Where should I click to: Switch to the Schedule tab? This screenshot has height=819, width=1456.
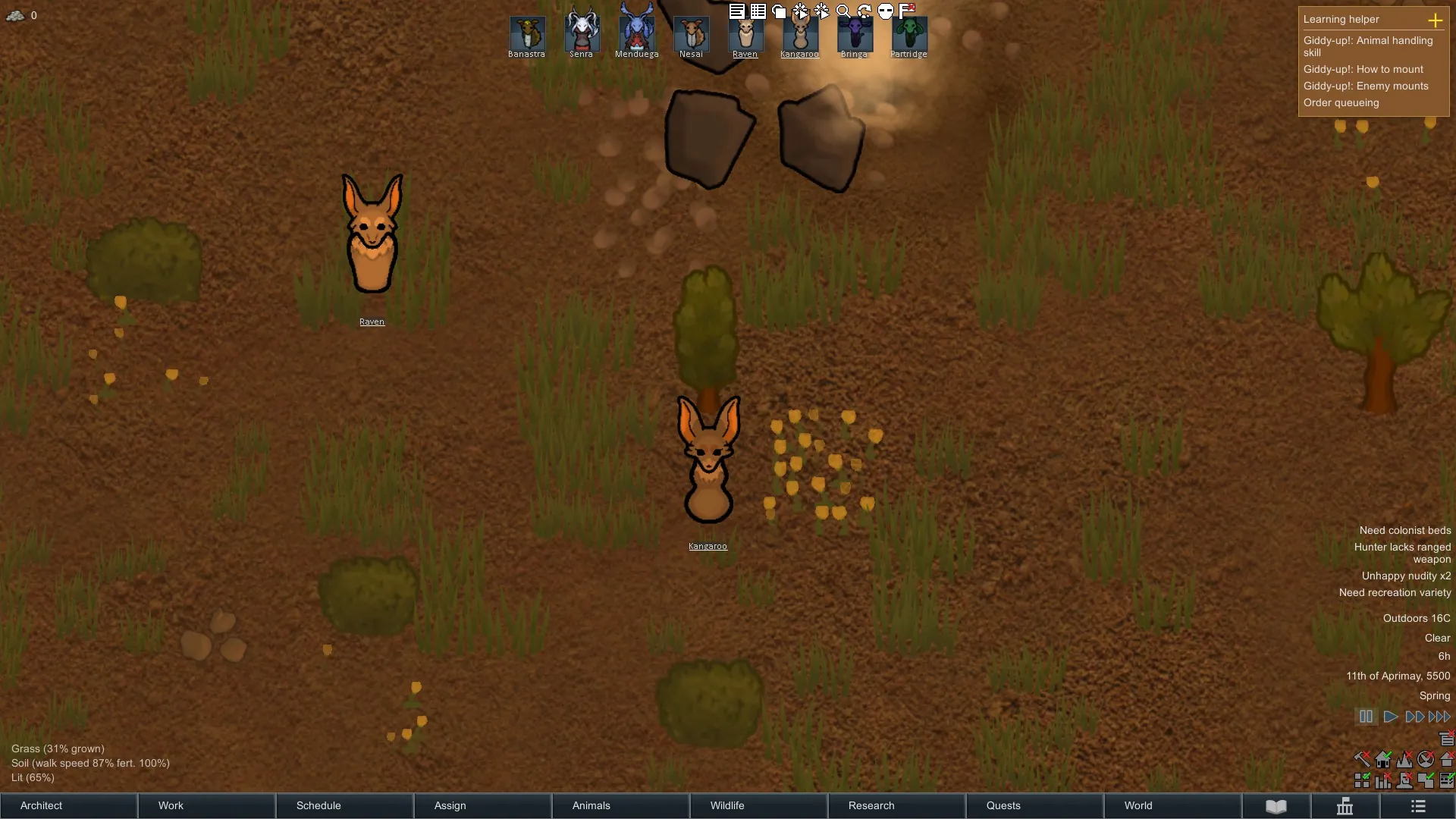[344, 805]
